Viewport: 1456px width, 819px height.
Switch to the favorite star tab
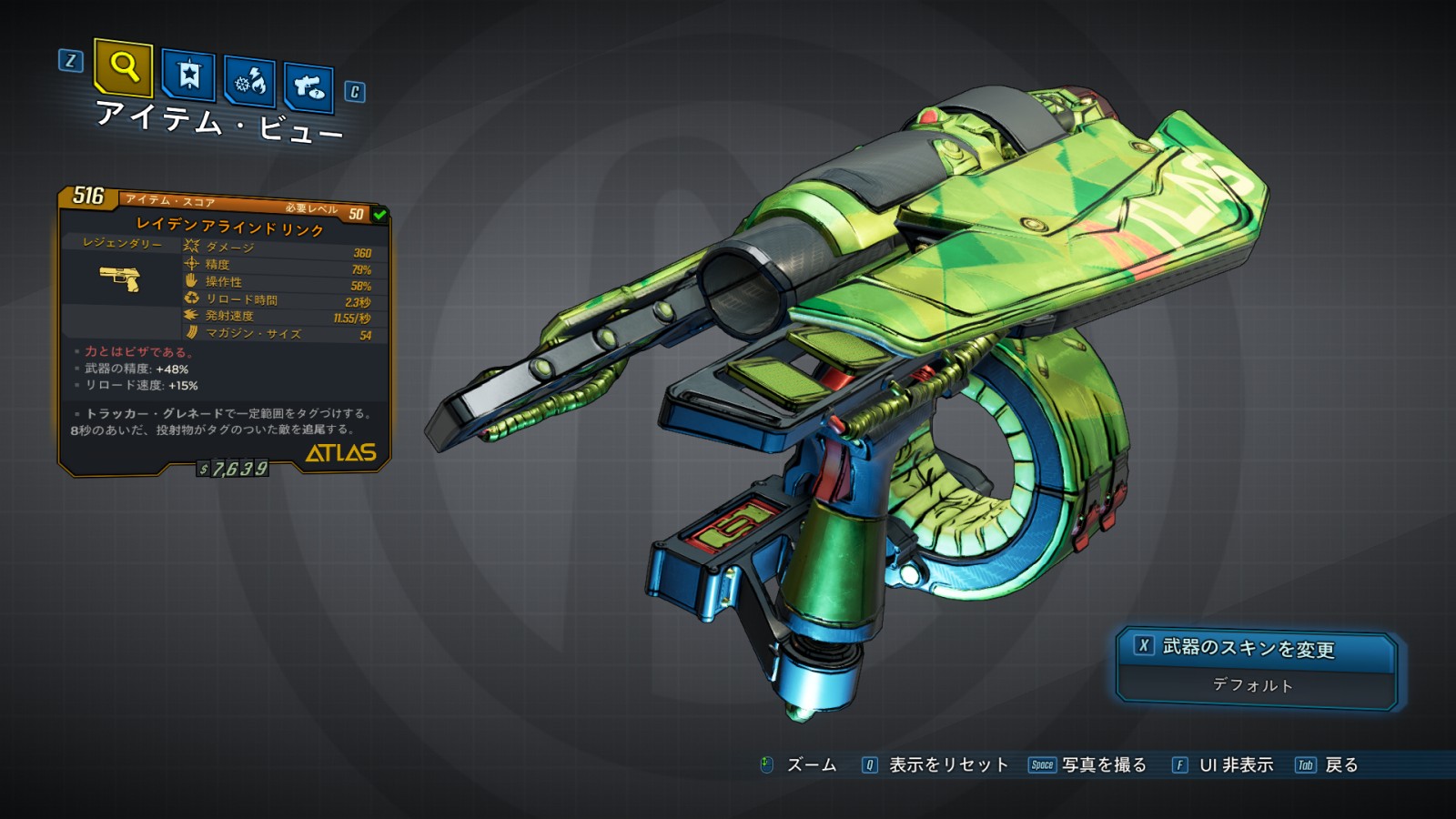[x=188, y=75]
